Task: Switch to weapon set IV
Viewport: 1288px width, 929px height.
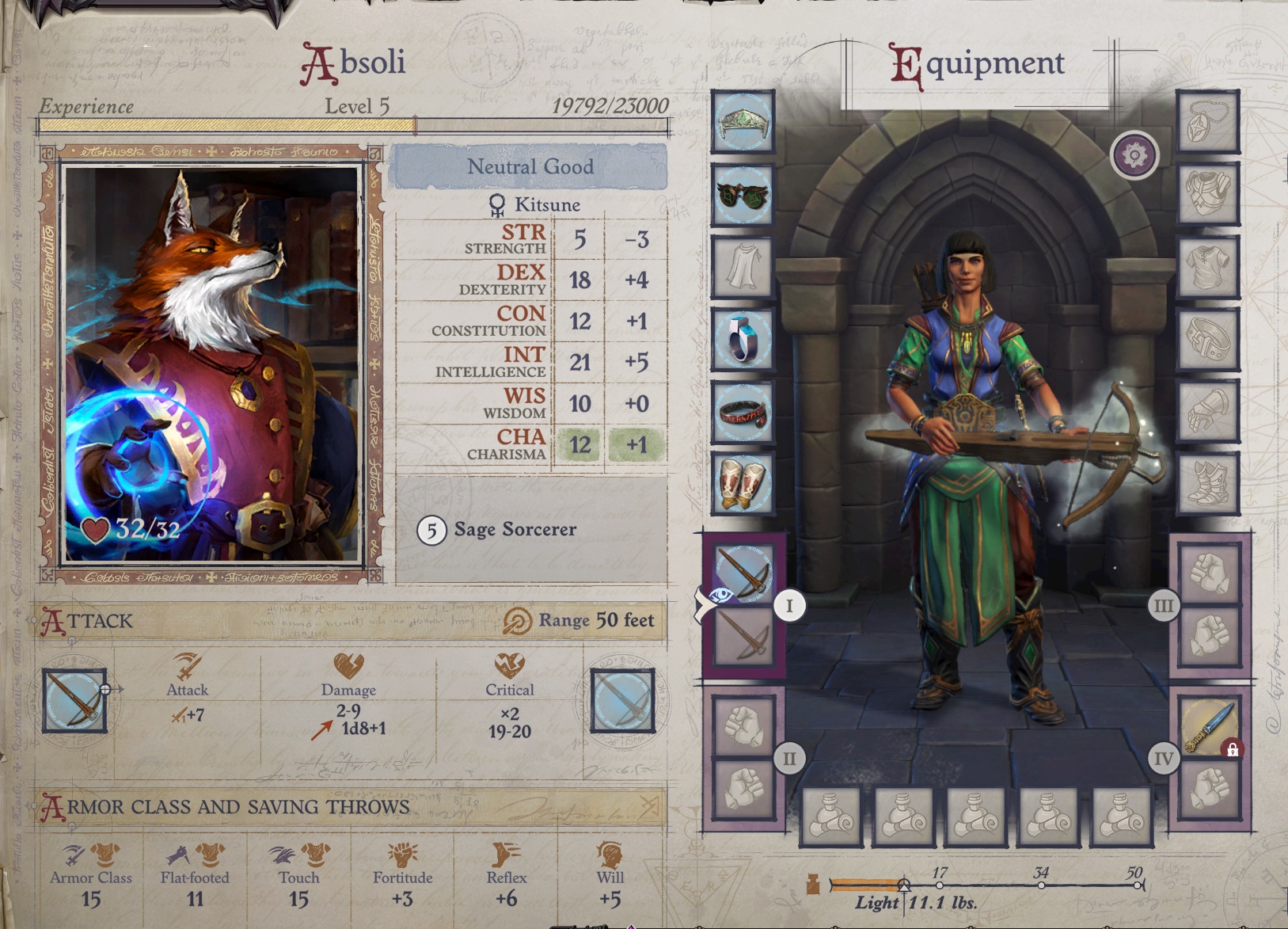Action: 1163,759
